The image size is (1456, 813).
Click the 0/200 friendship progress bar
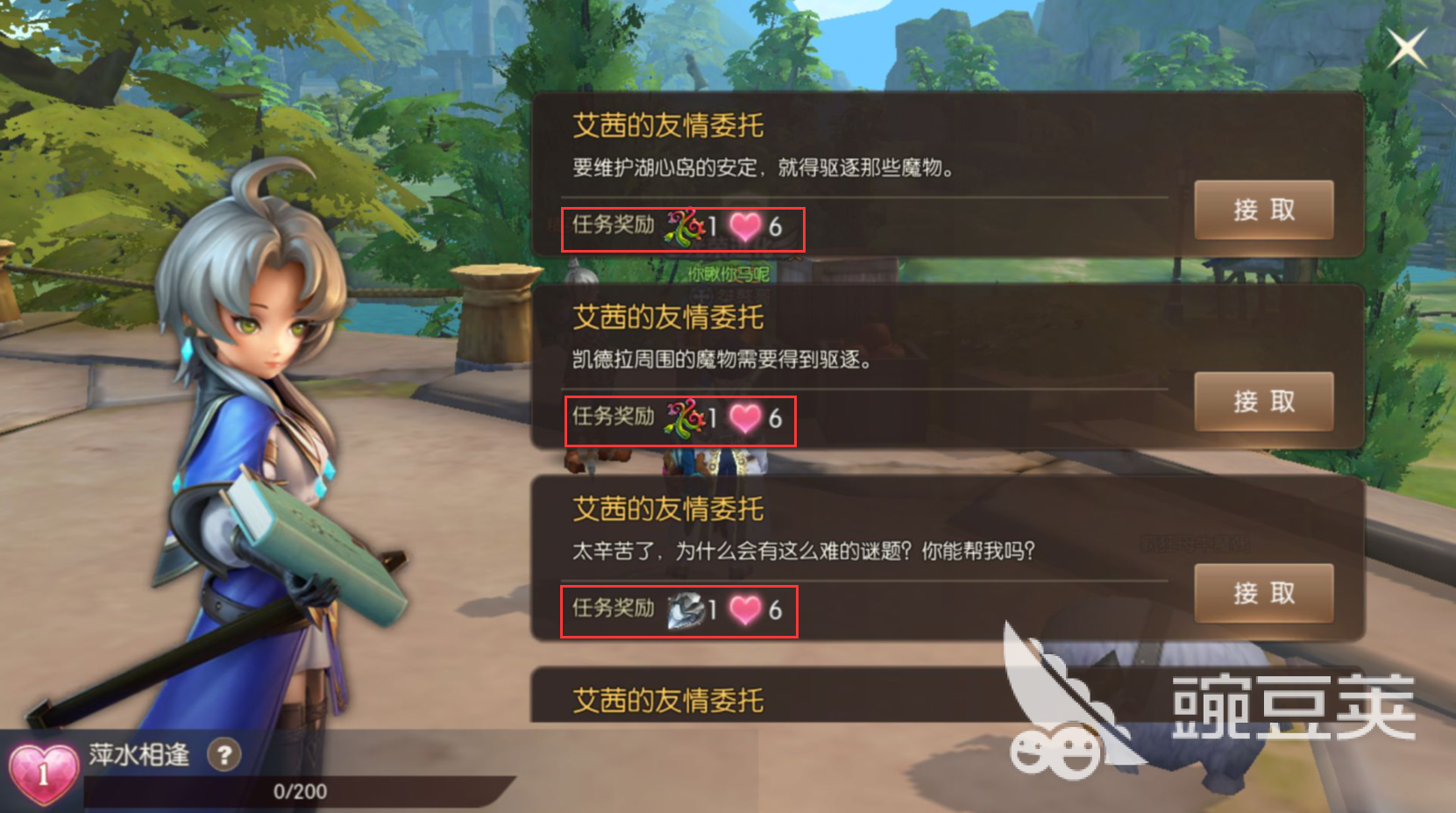[298, 790]
